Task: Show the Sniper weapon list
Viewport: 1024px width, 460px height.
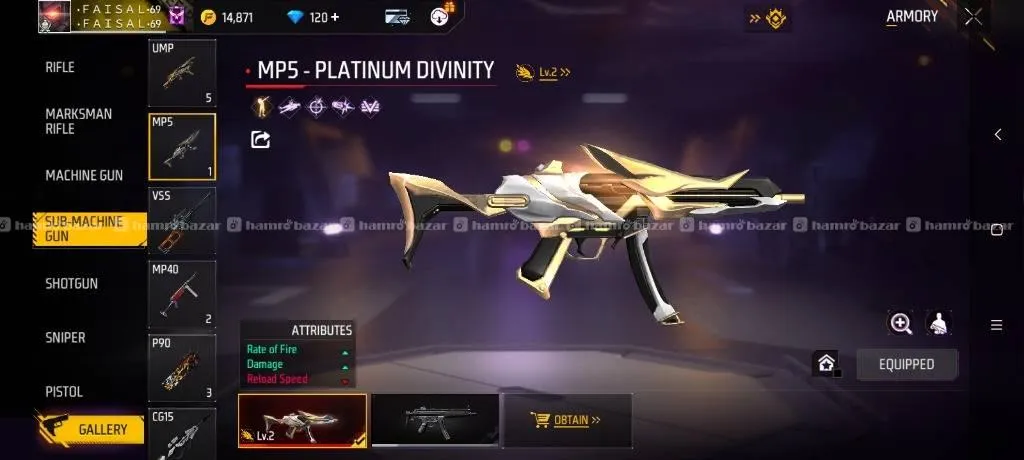Action: pos(65,337)
